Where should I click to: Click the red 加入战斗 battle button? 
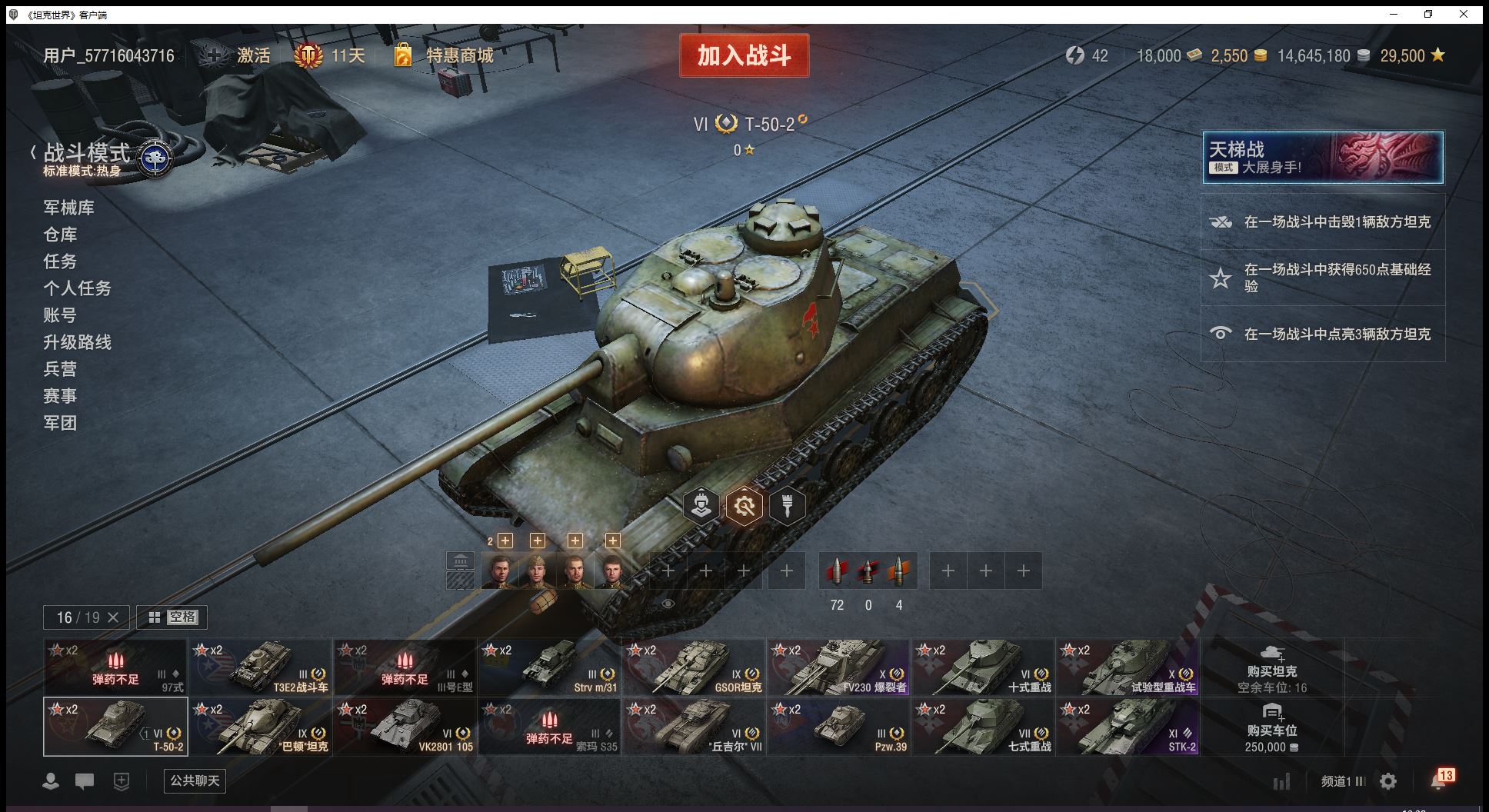coord(744,55)
